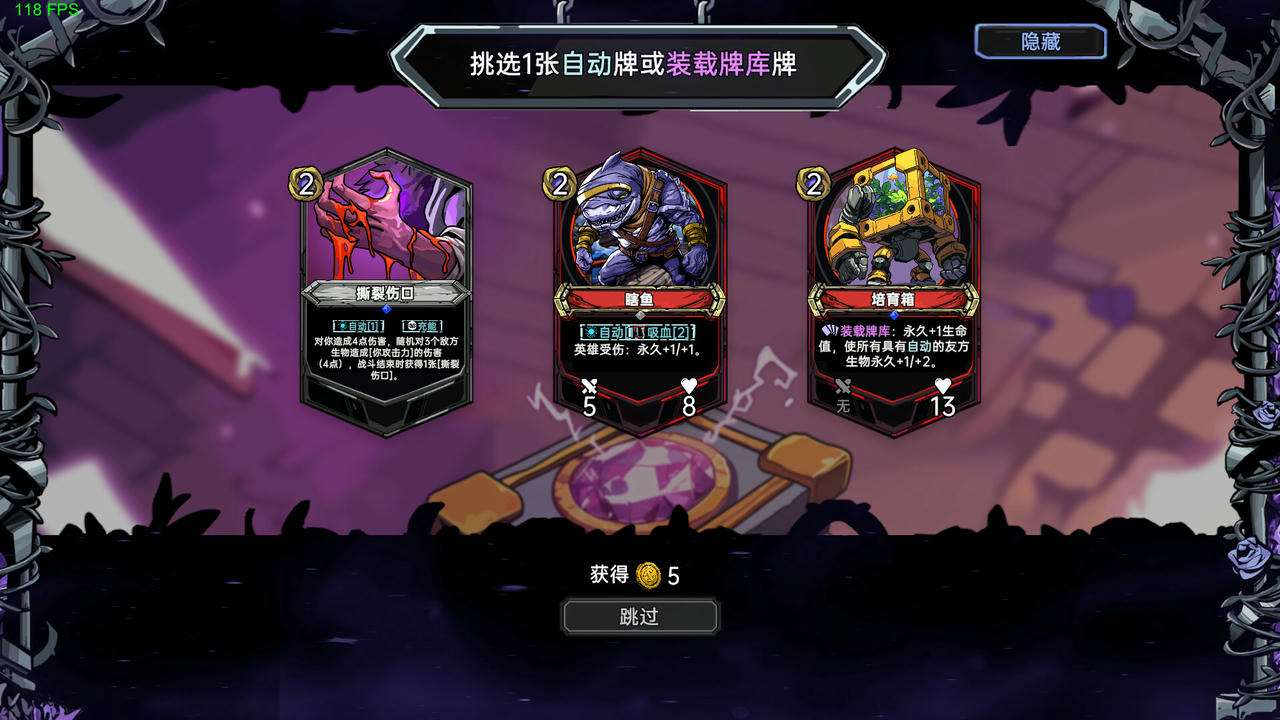Screen dimensions: 1280x720
Task: Click the purple card-fan icon before 装载牌库
Action: 829,331
